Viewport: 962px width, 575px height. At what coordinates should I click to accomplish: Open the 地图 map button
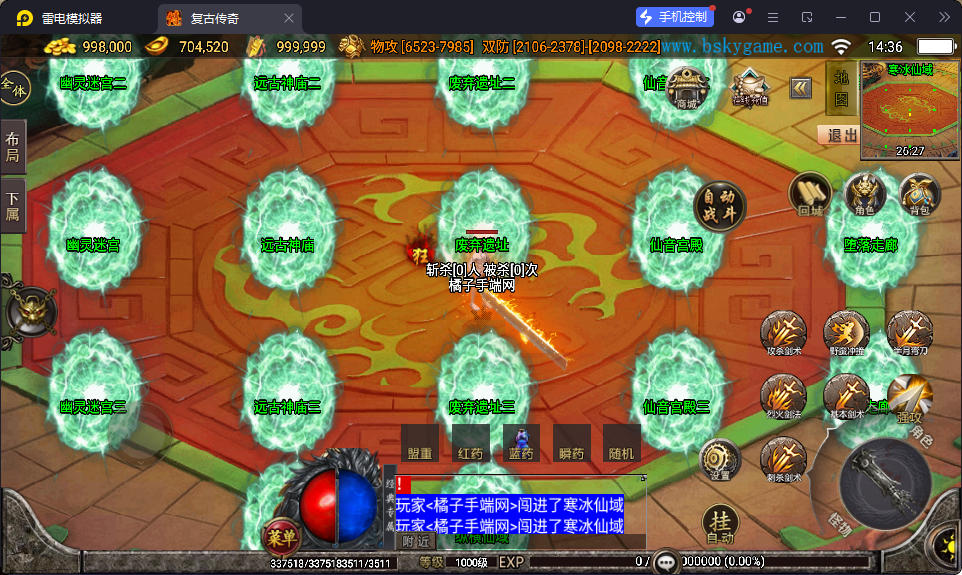(x=841, y=87)
